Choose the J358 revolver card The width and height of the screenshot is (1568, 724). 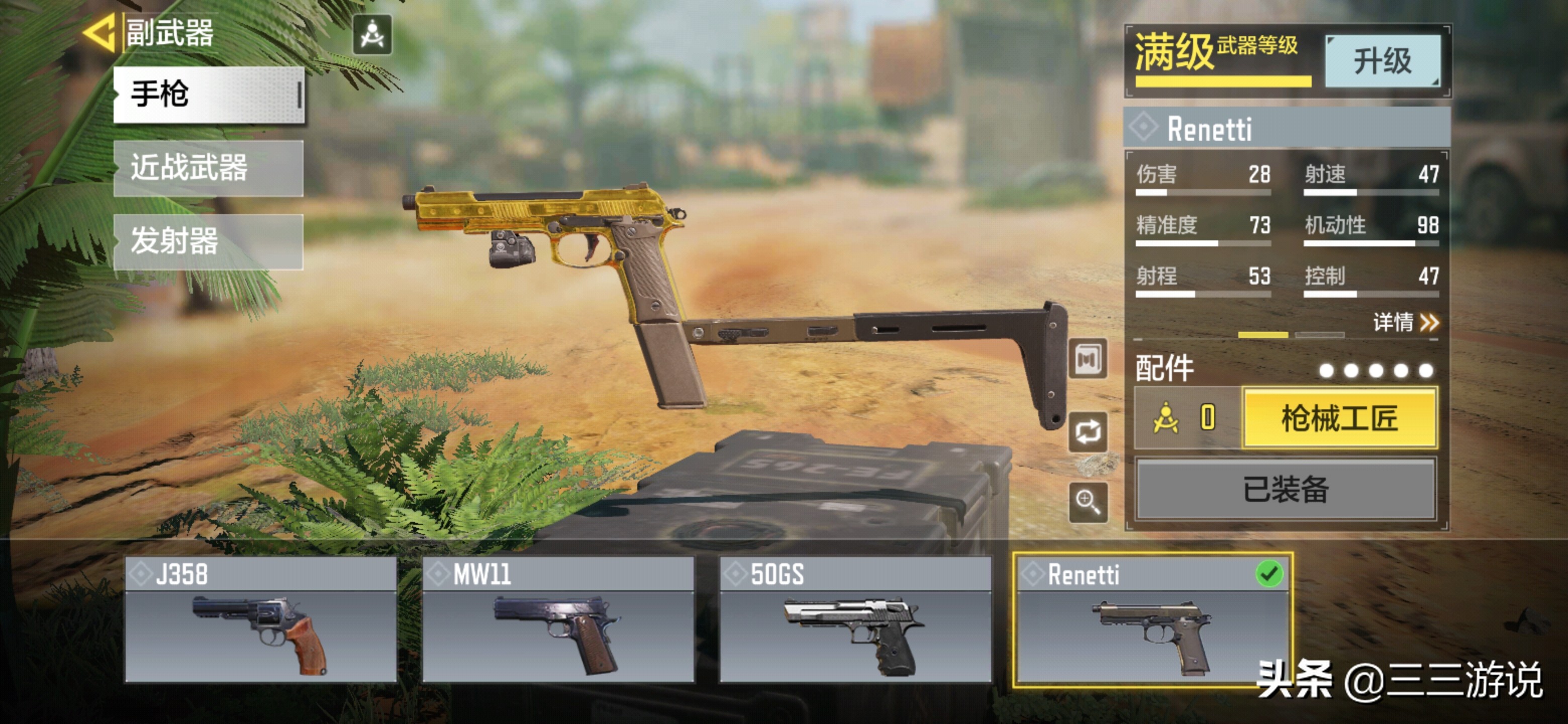[260, 619]
